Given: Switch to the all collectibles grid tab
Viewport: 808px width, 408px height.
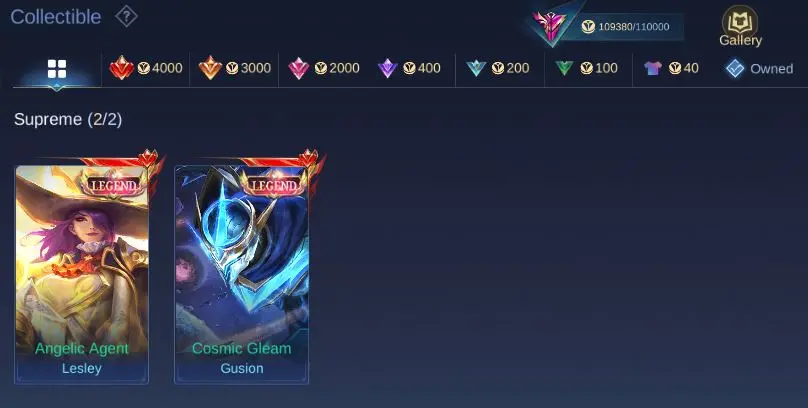Looking at the screenshot, I should pos(57,69).
